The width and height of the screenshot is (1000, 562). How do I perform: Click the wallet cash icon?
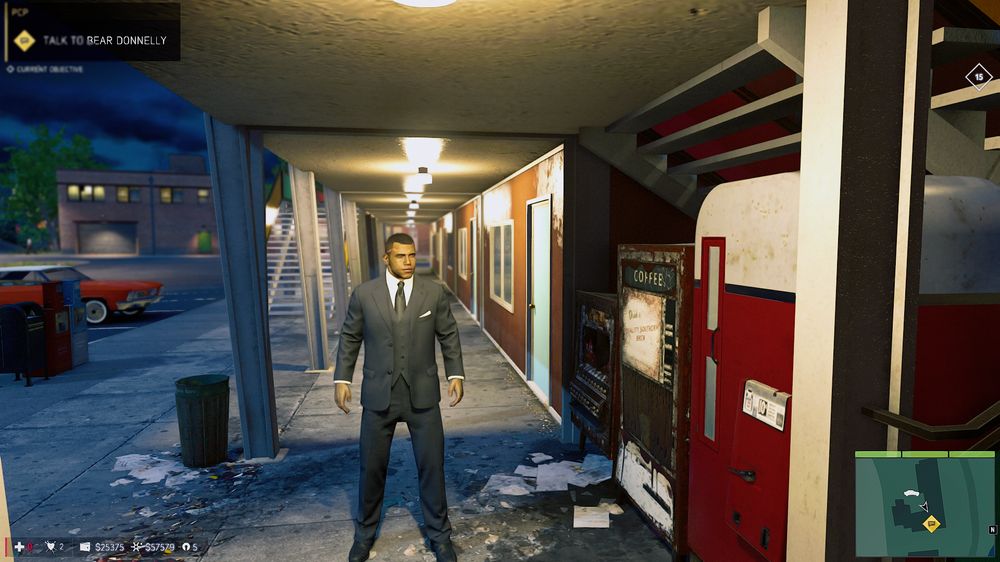85,547
